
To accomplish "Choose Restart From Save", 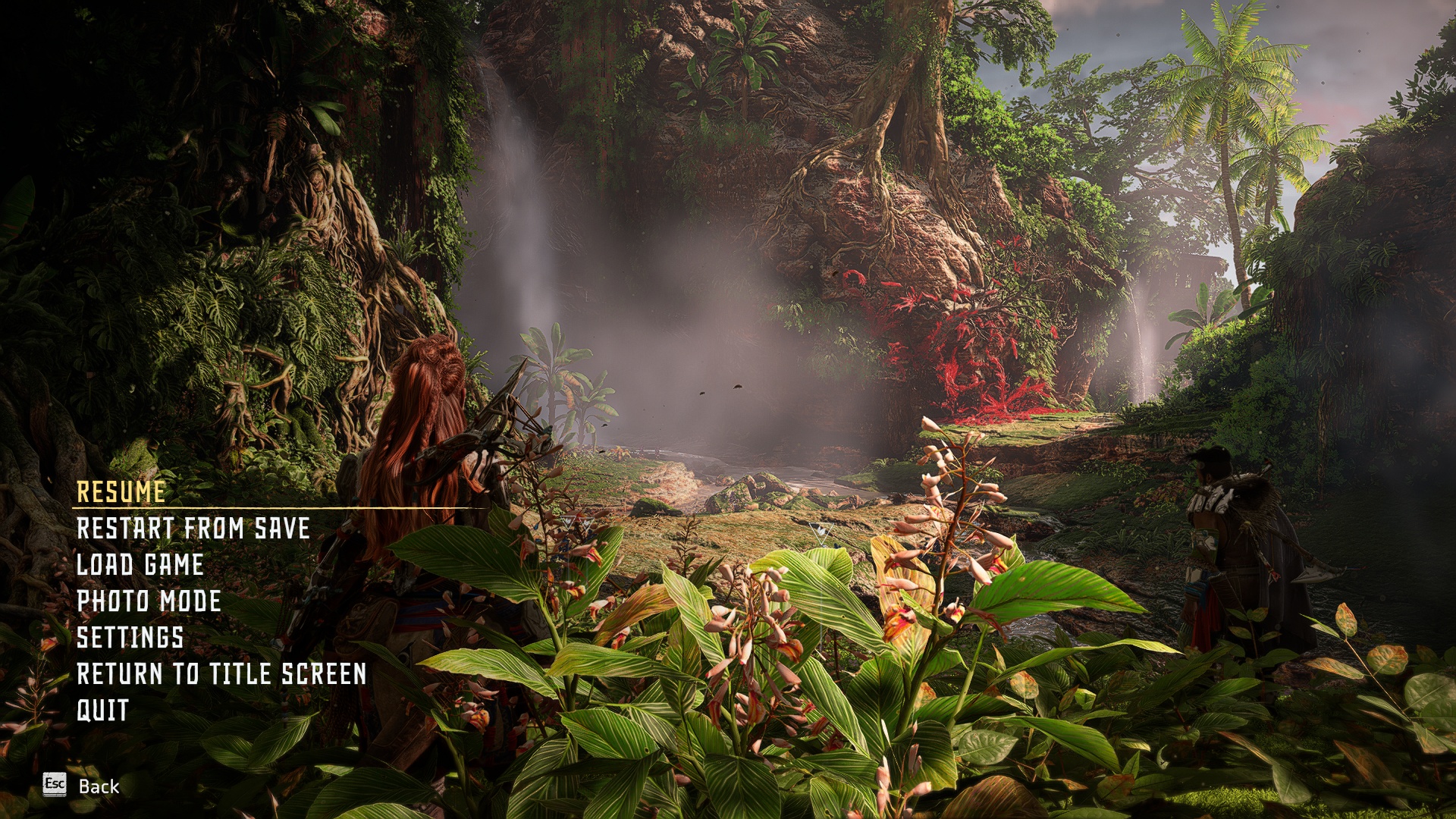I will click(193, 529).
